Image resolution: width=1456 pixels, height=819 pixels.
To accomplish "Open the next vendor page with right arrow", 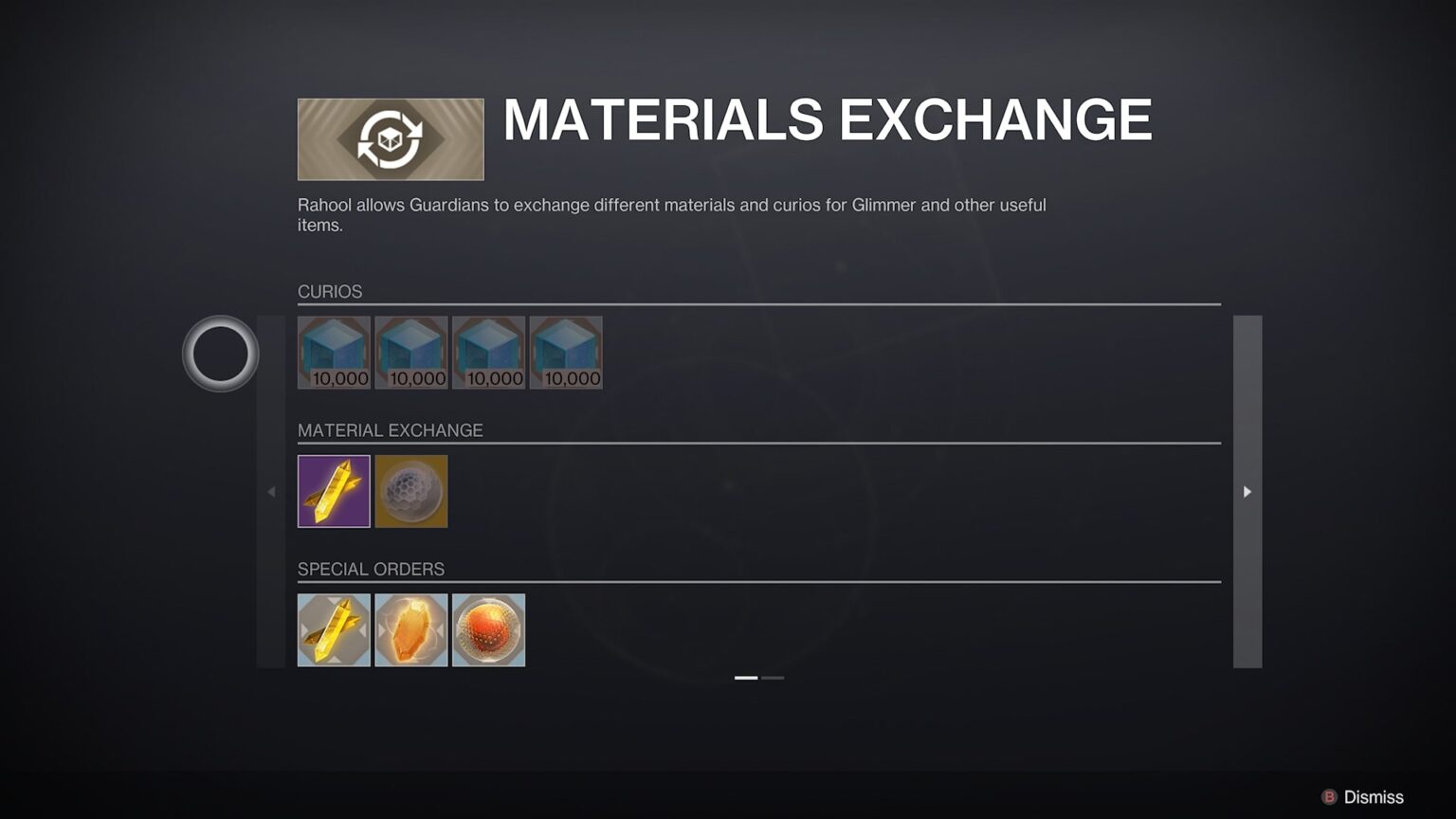I will (1247, 491).
